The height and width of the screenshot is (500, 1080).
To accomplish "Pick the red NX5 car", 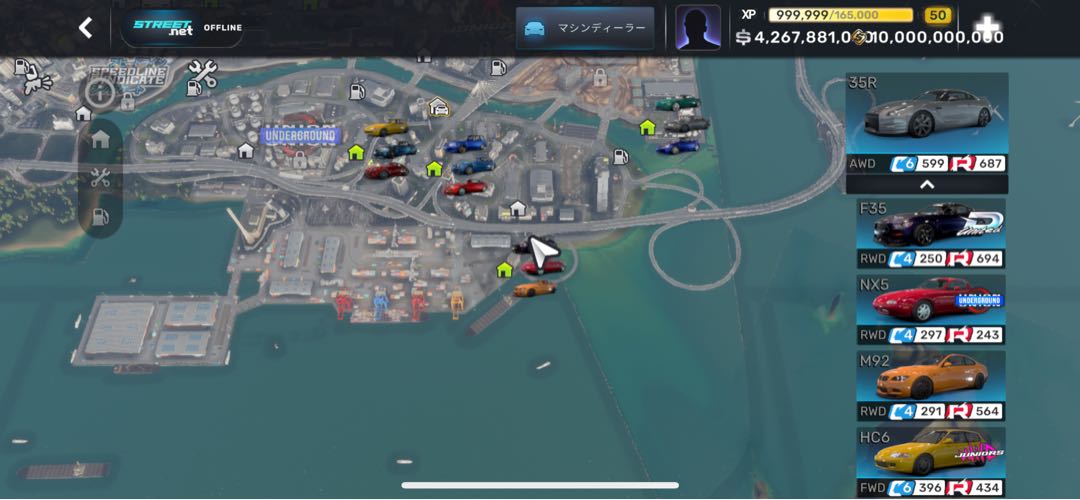I will [930, 310].
